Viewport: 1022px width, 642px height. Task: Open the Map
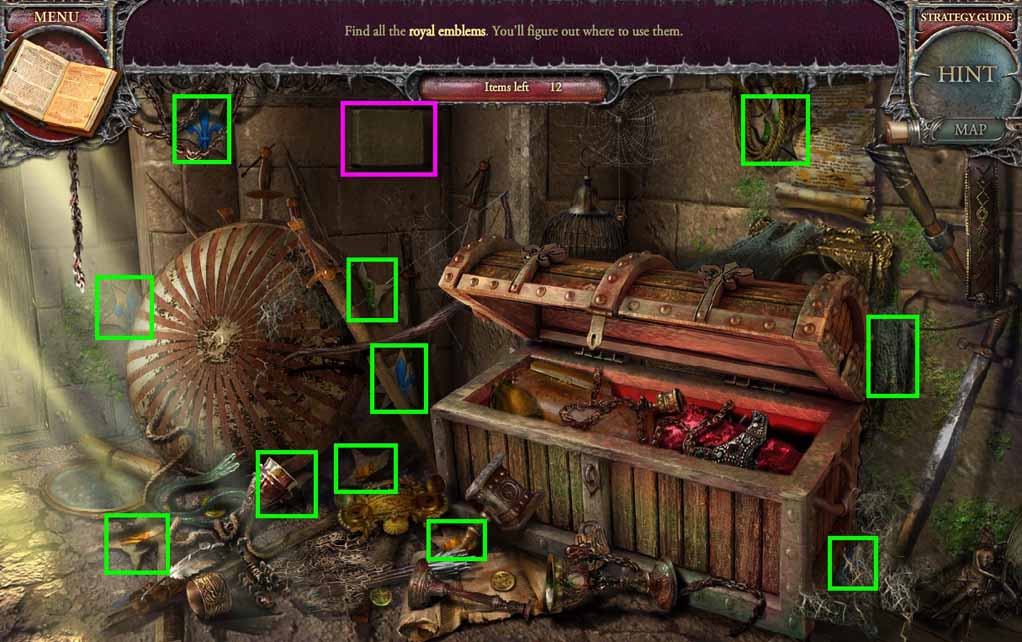[970, 129]
